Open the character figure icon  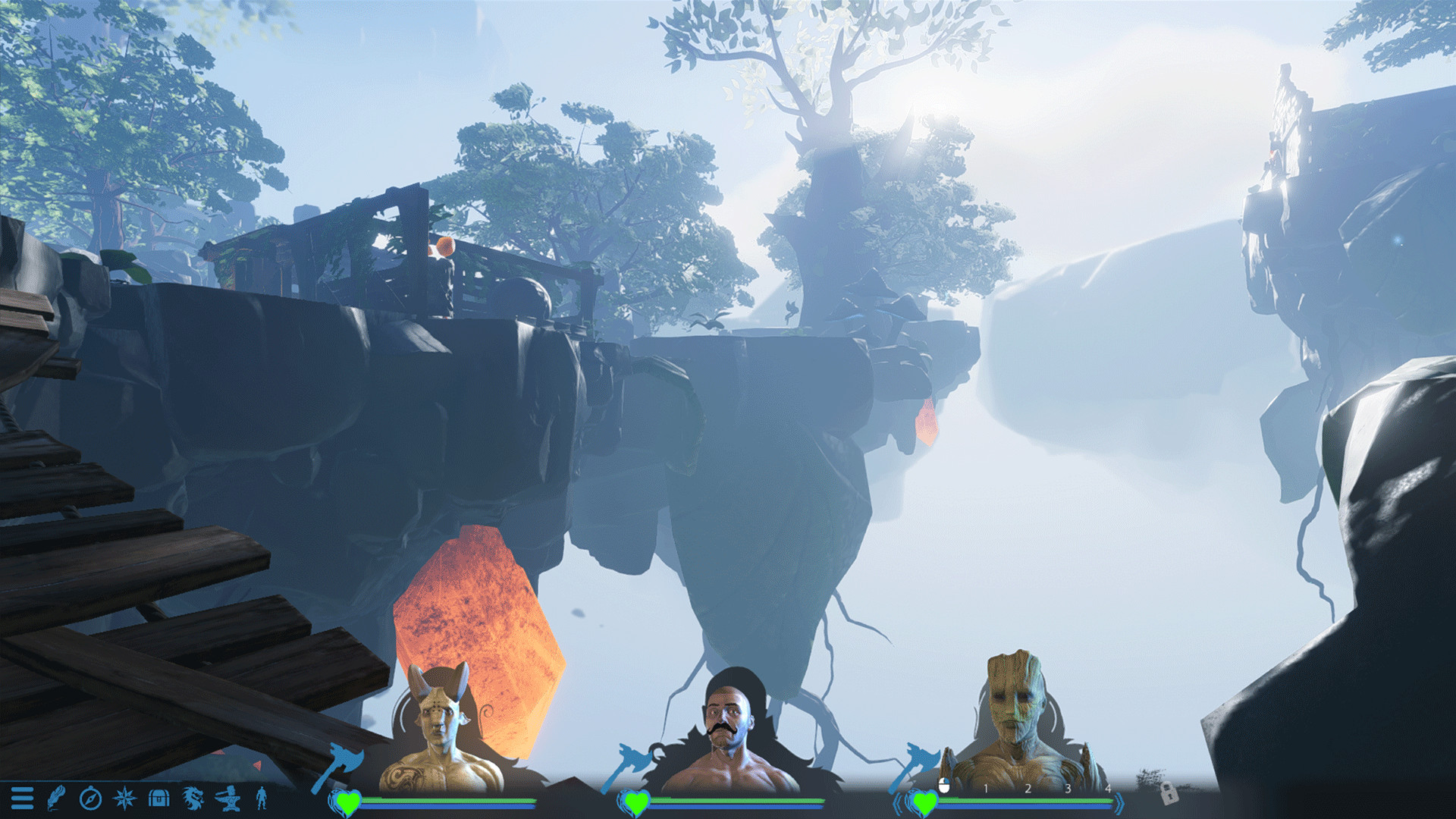[x=262, y=799]
